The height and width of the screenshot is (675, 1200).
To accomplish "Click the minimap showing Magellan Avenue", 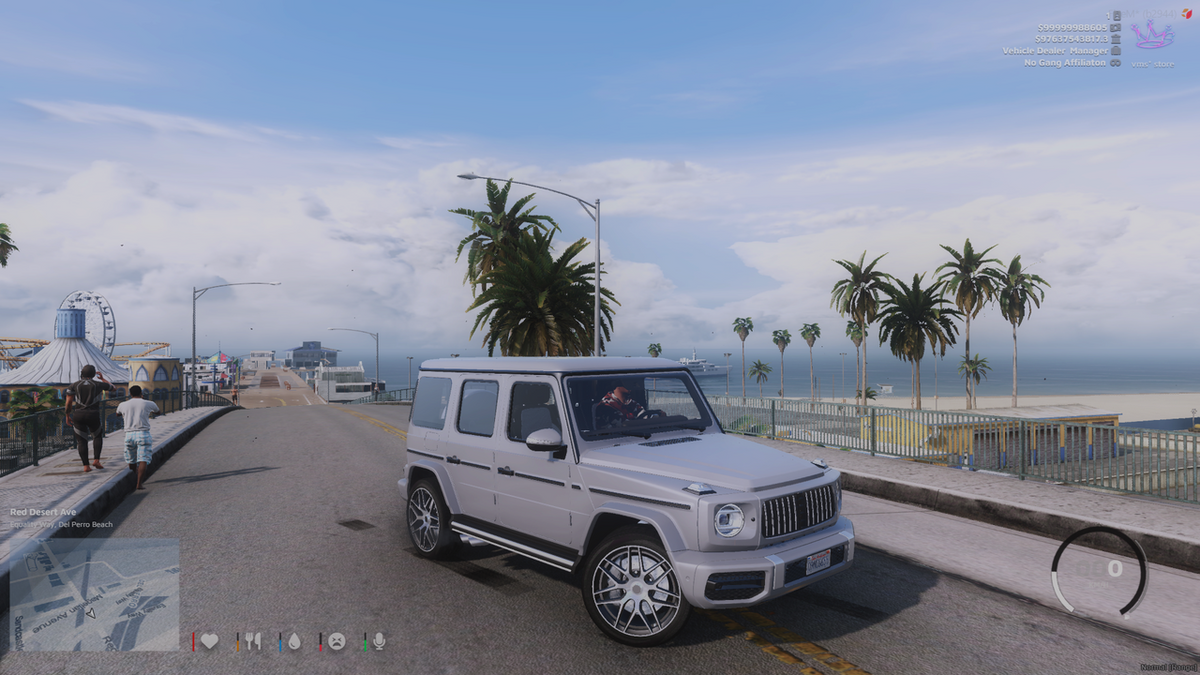I will coord(94,595).
